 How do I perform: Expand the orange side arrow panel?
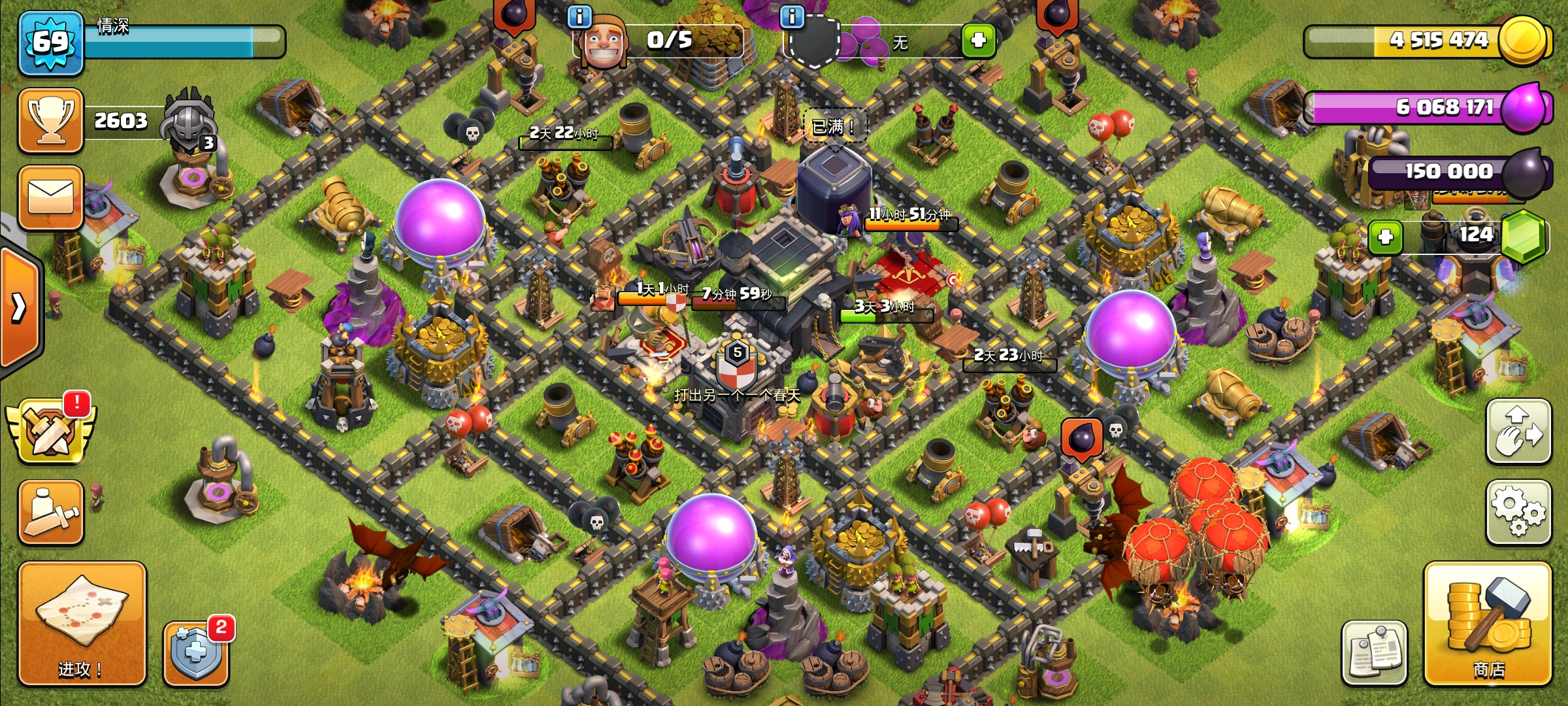[20, 307]
